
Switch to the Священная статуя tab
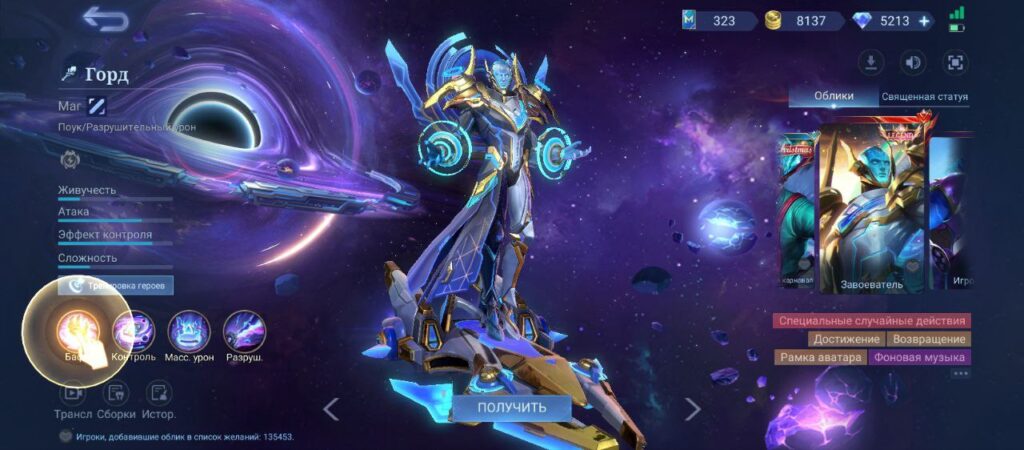[924, 97]
